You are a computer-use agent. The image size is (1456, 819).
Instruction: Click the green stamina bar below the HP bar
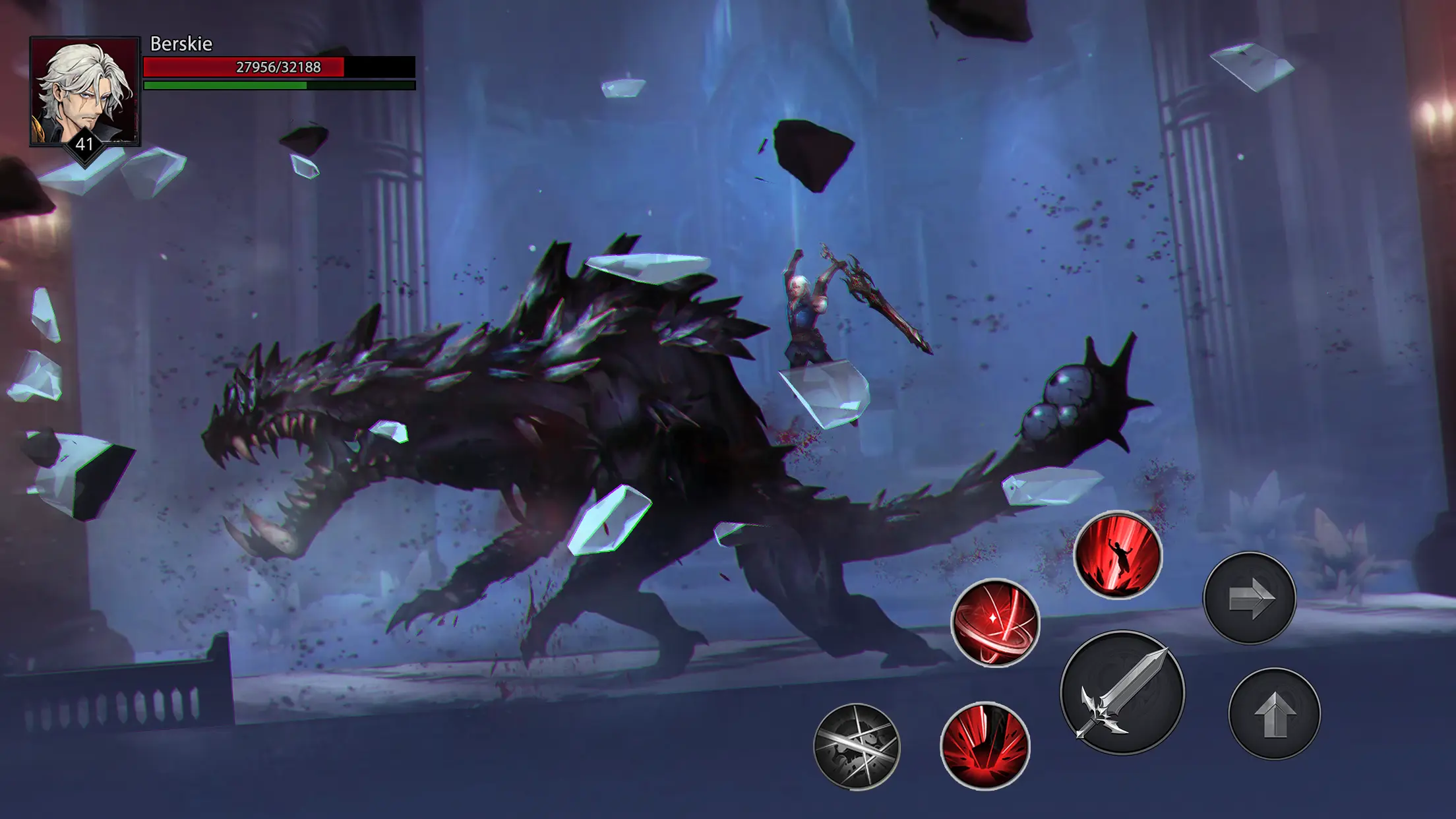click(277, 86)
